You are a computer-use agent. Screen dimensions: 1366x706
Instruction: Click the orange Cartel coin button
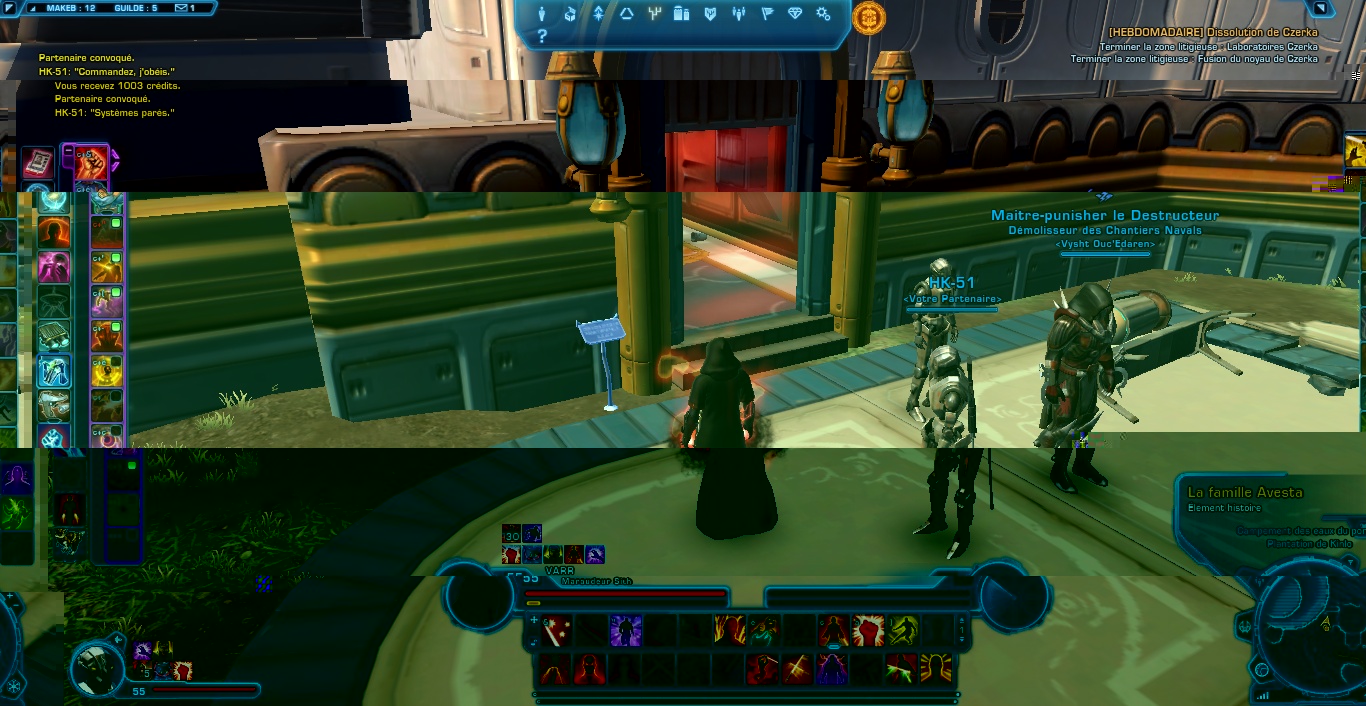click(868, 17)
